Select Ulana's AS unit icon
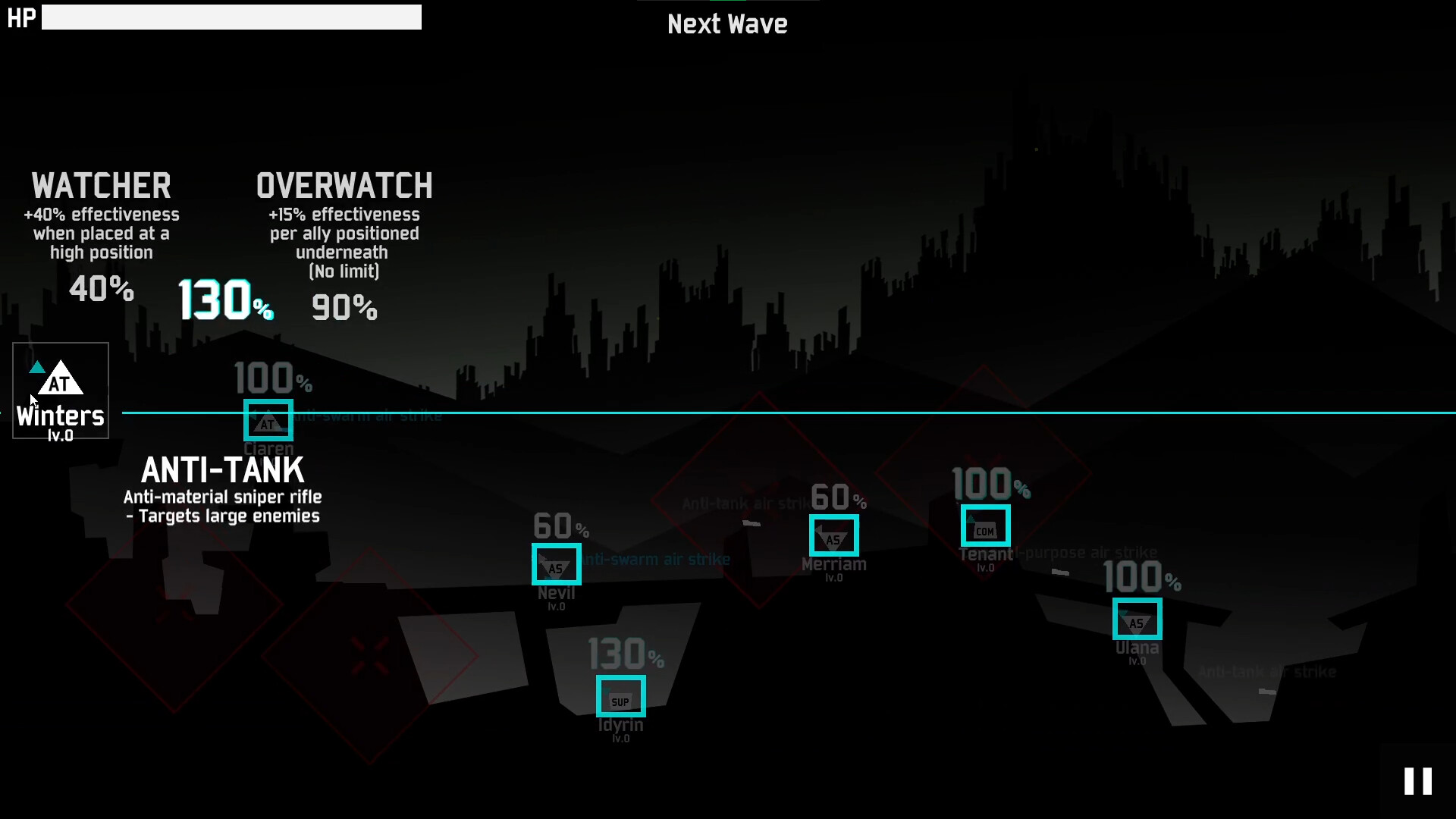1456x819 pixels. (x=1137, y=620)
